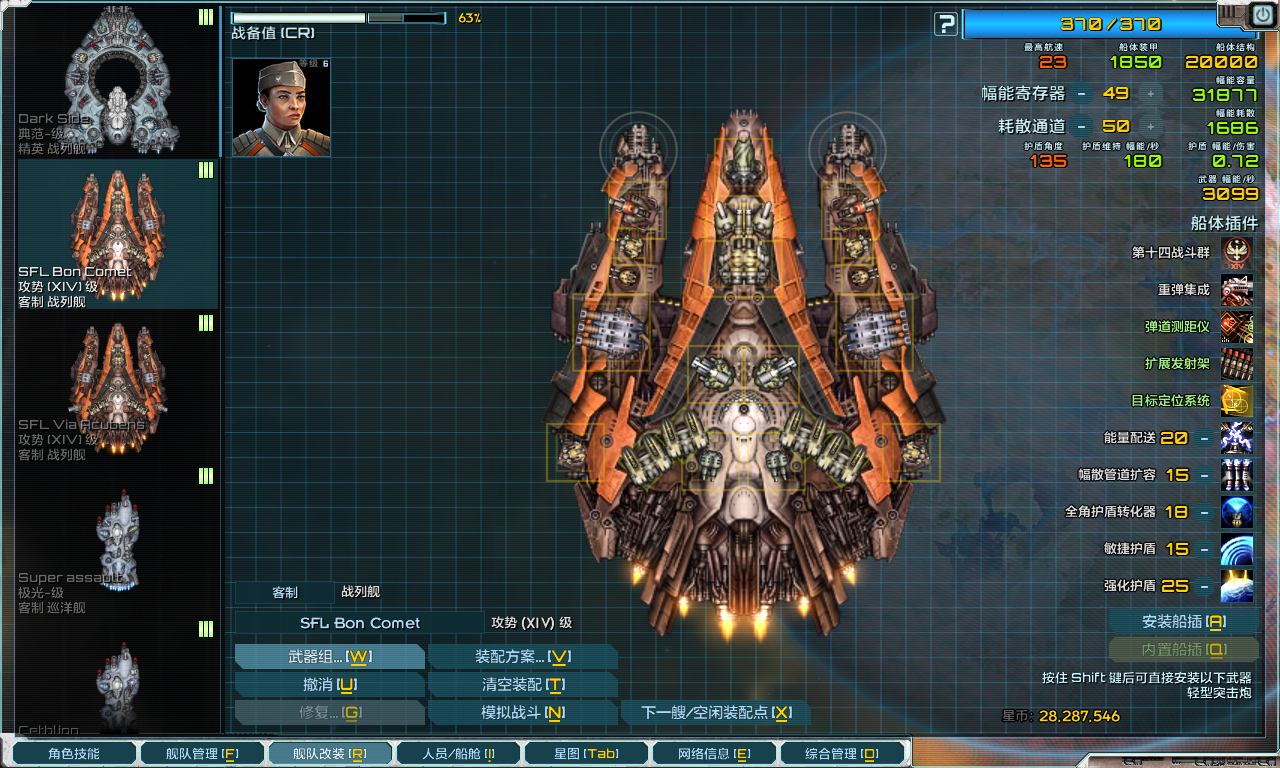
Task: Open help with the question mark button
Action: point(946,24)
